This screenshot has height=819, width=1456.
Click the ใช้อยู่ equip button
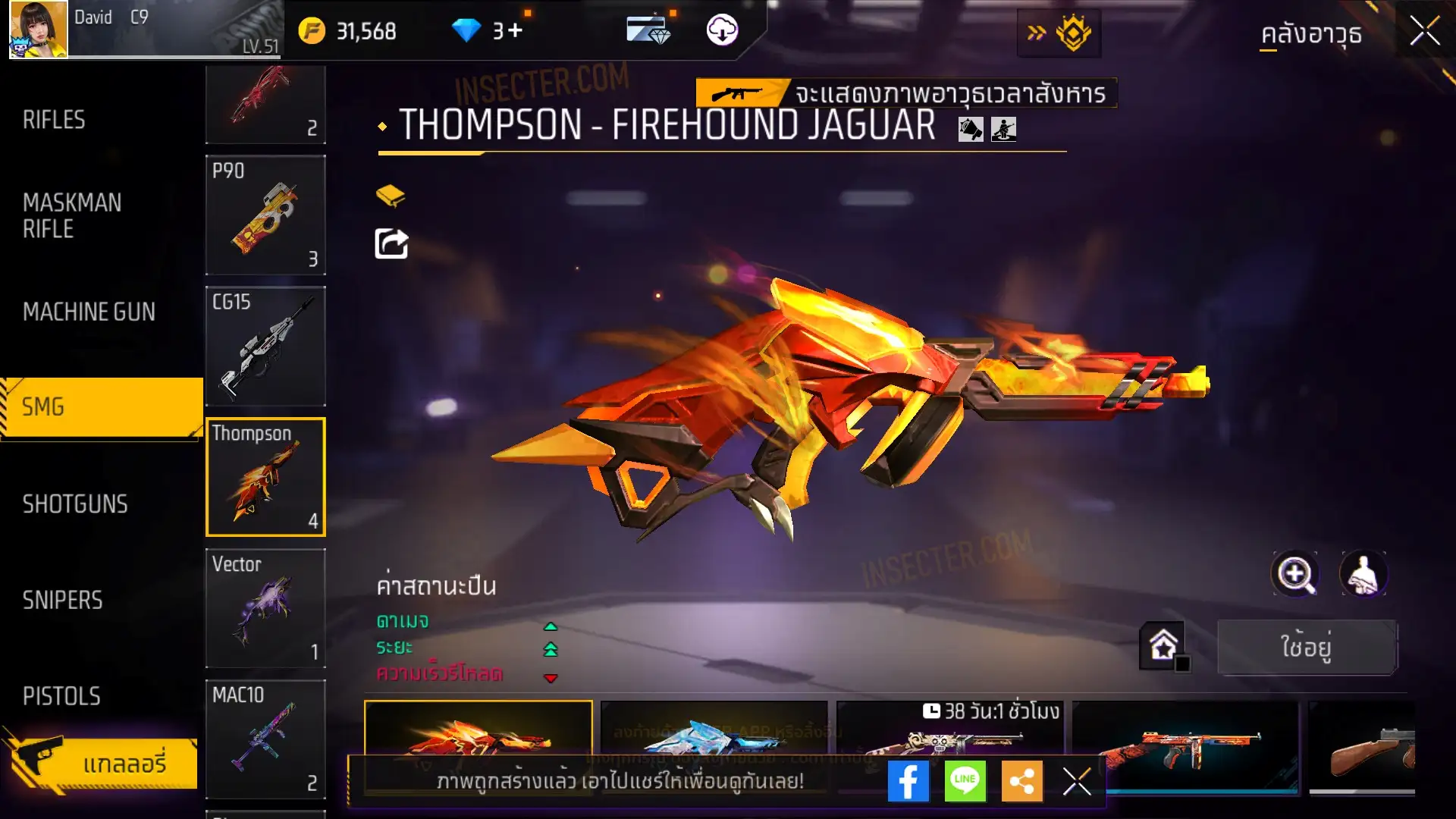pos(1306,647)
